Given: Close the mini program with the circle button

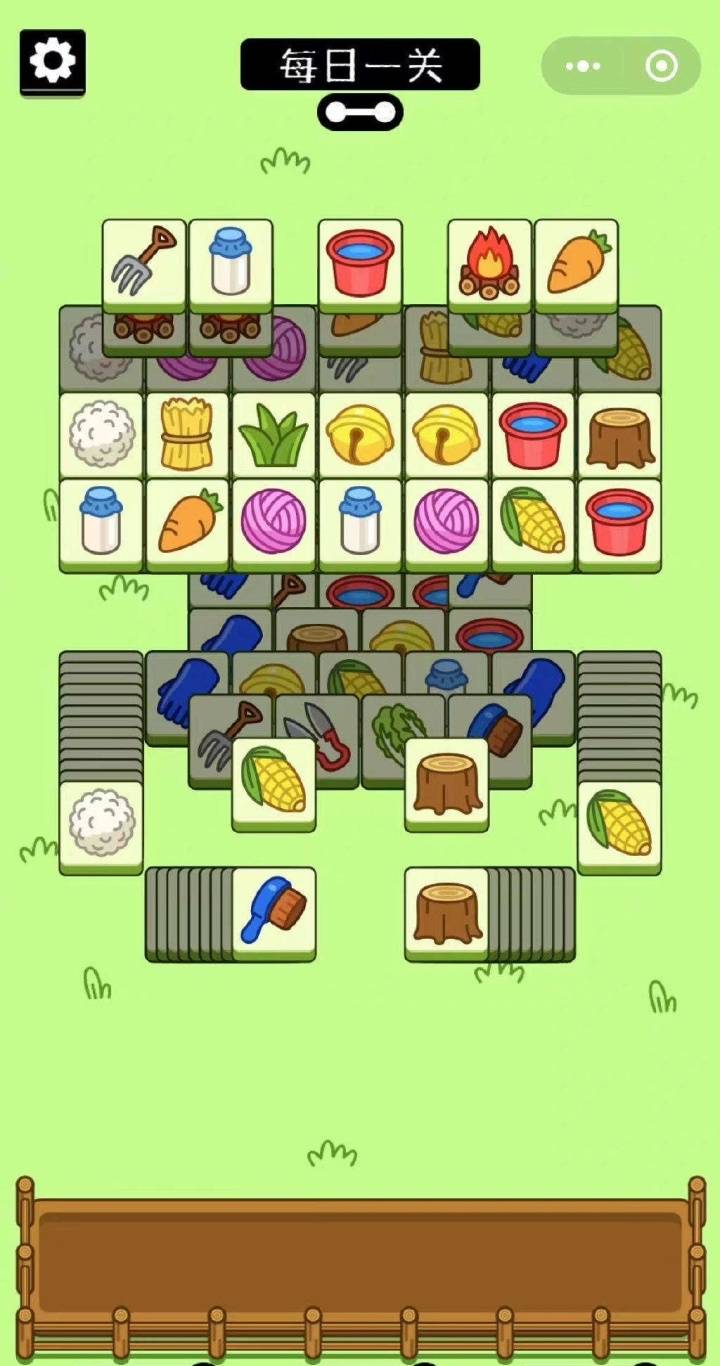Looking at the screenshot, I should [x=661, y=67].
